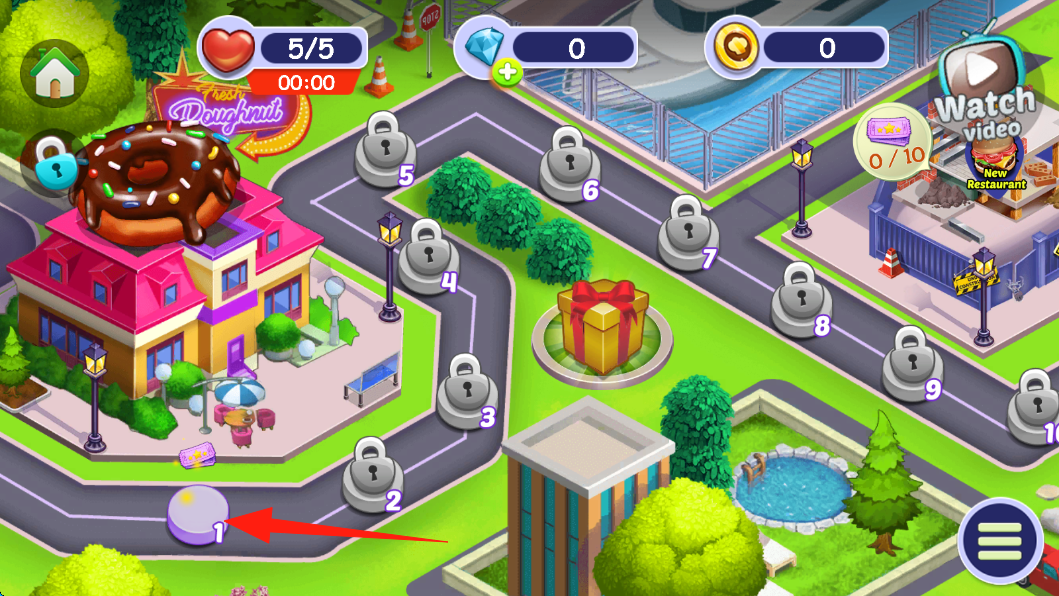Select locked level 7
The image size is (1059, 596).
(686, 231)
